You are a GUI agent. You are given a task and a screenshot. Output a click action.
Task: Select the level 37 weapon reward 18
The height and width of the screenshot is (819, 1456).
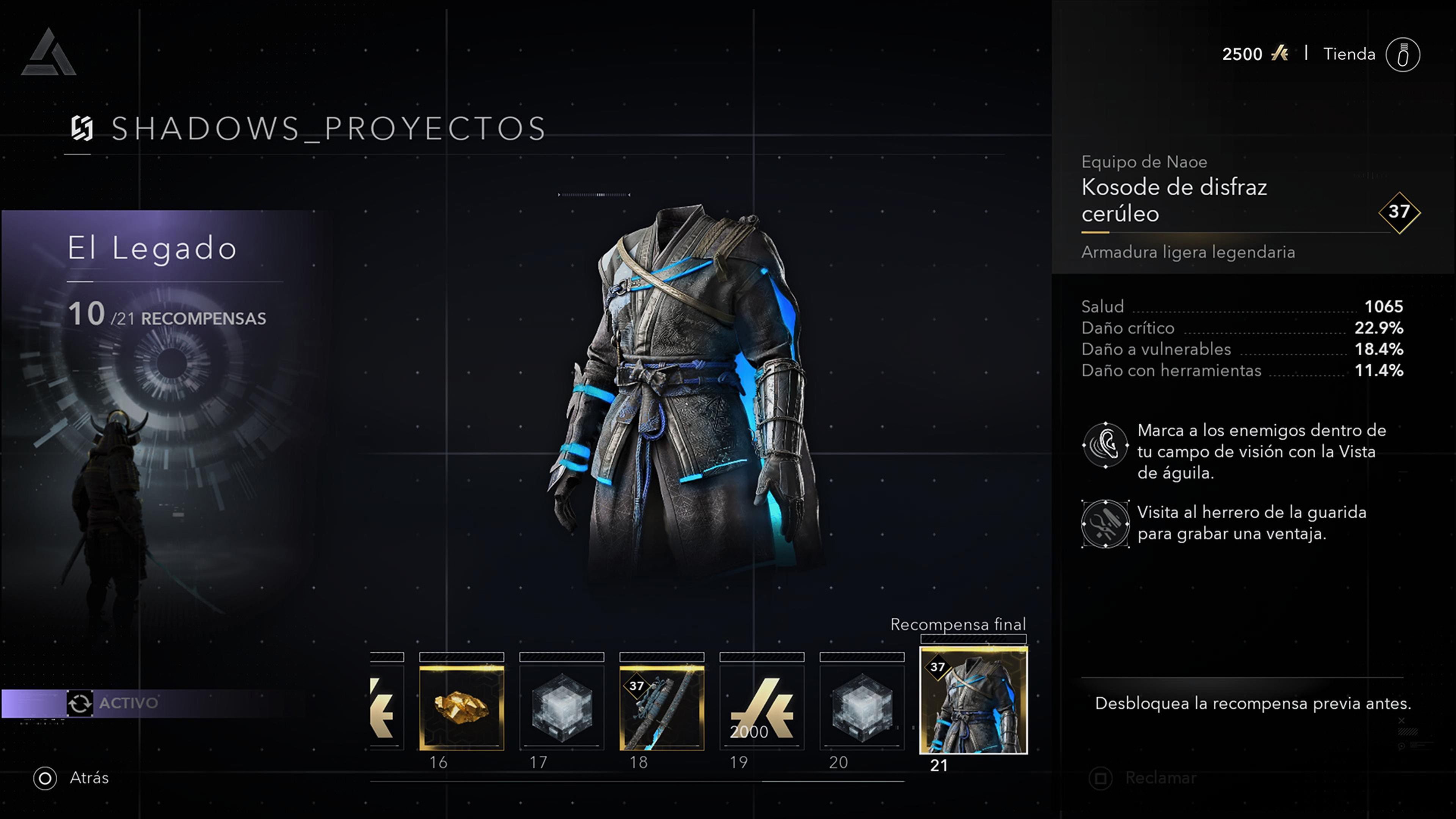pyautogui.click(x=661, y=707)
